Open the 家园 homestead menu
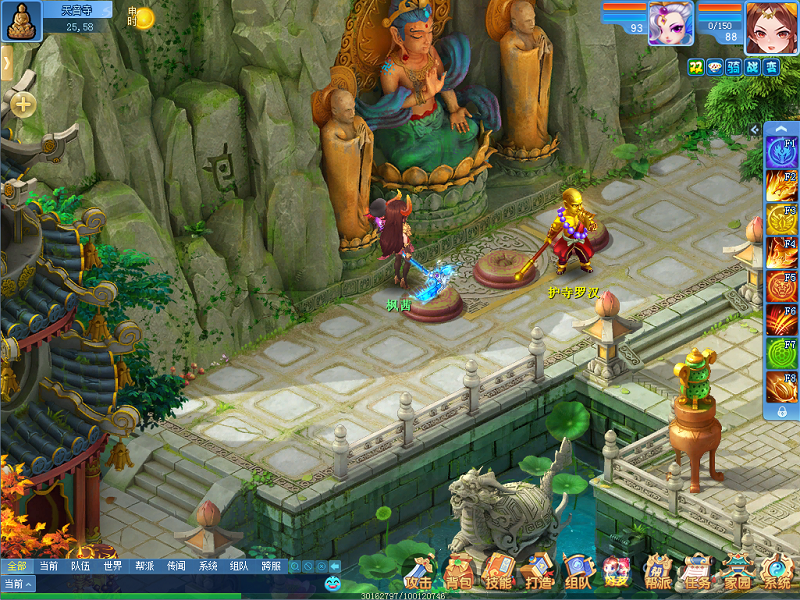Image resolution: width=800 pixels, height=600 pixels. pos(737,573)
